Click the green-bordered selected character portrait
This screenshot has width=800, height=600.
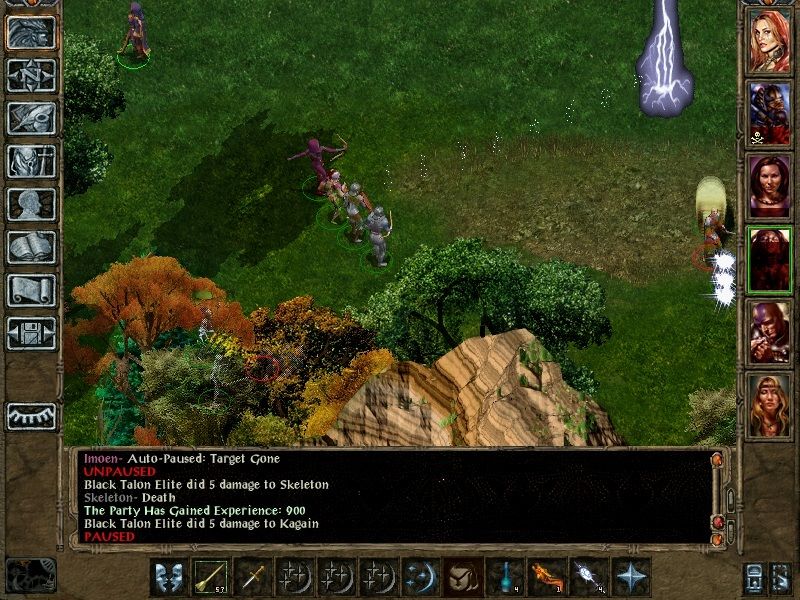(x=769, y=260)
